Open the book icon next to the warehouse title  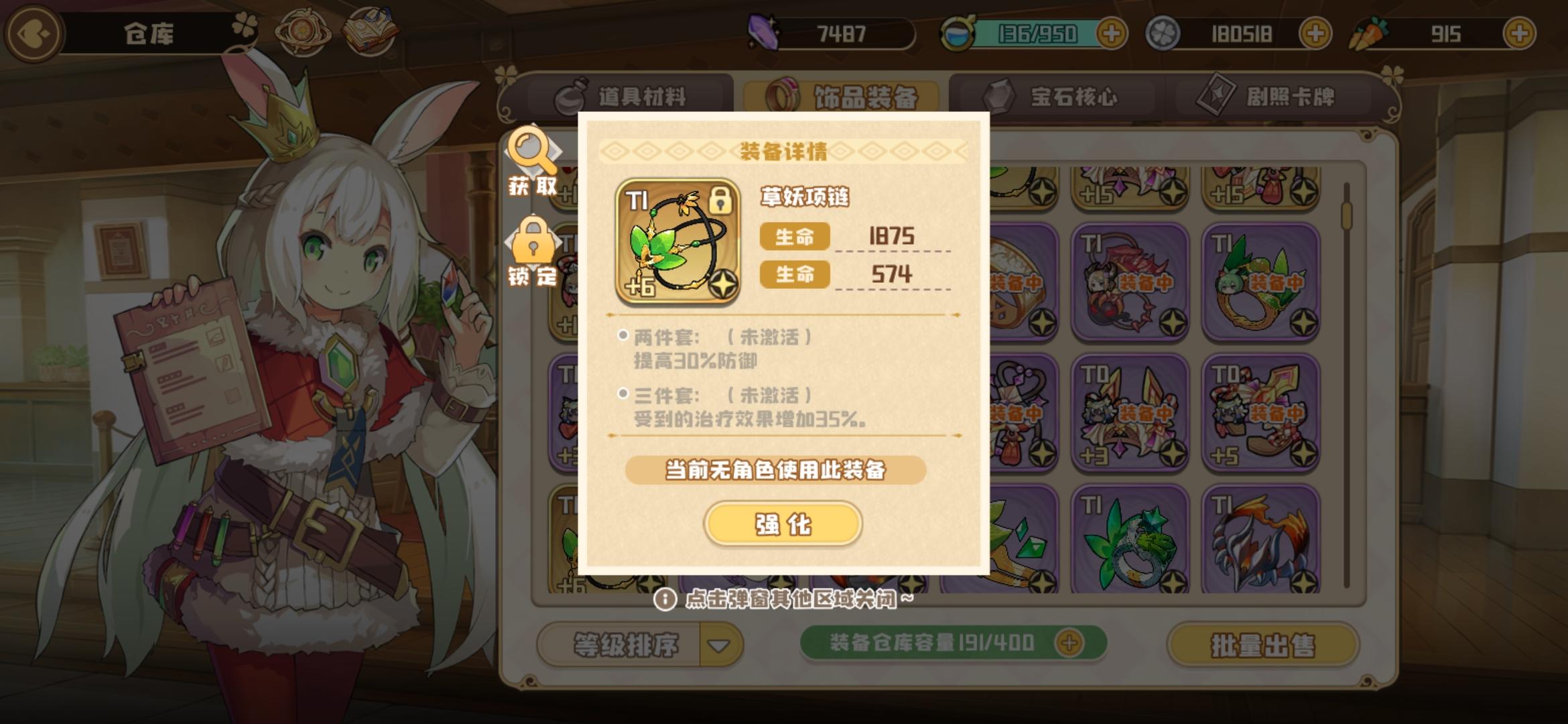(x=373, y=28)
